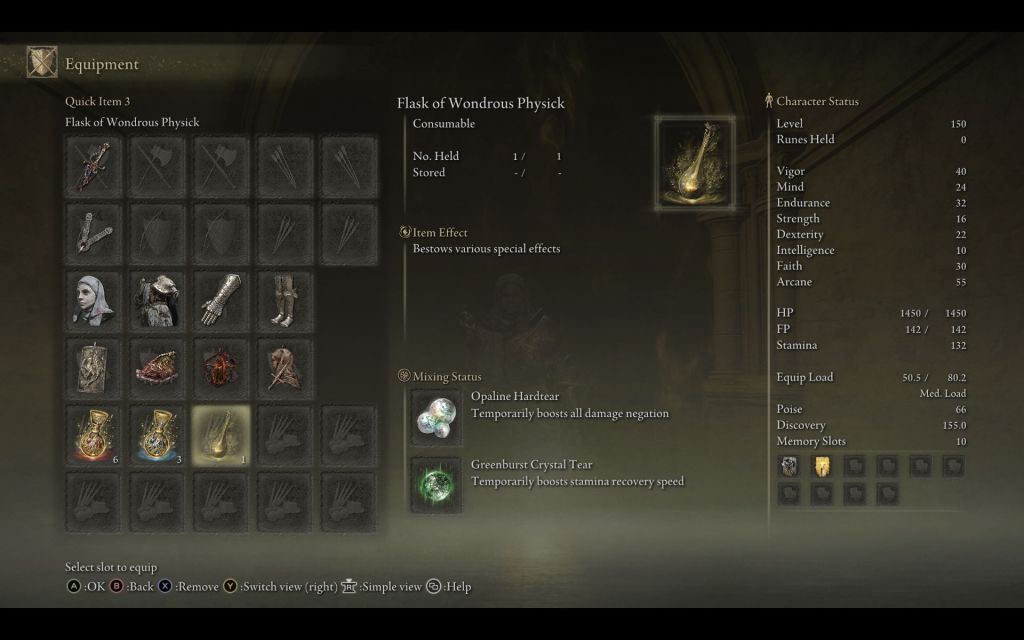Click the large Flask of Wondrous Physick image
Image resolution: width=1024 pixels, height=640 pixels.
[x=695, y=161]
